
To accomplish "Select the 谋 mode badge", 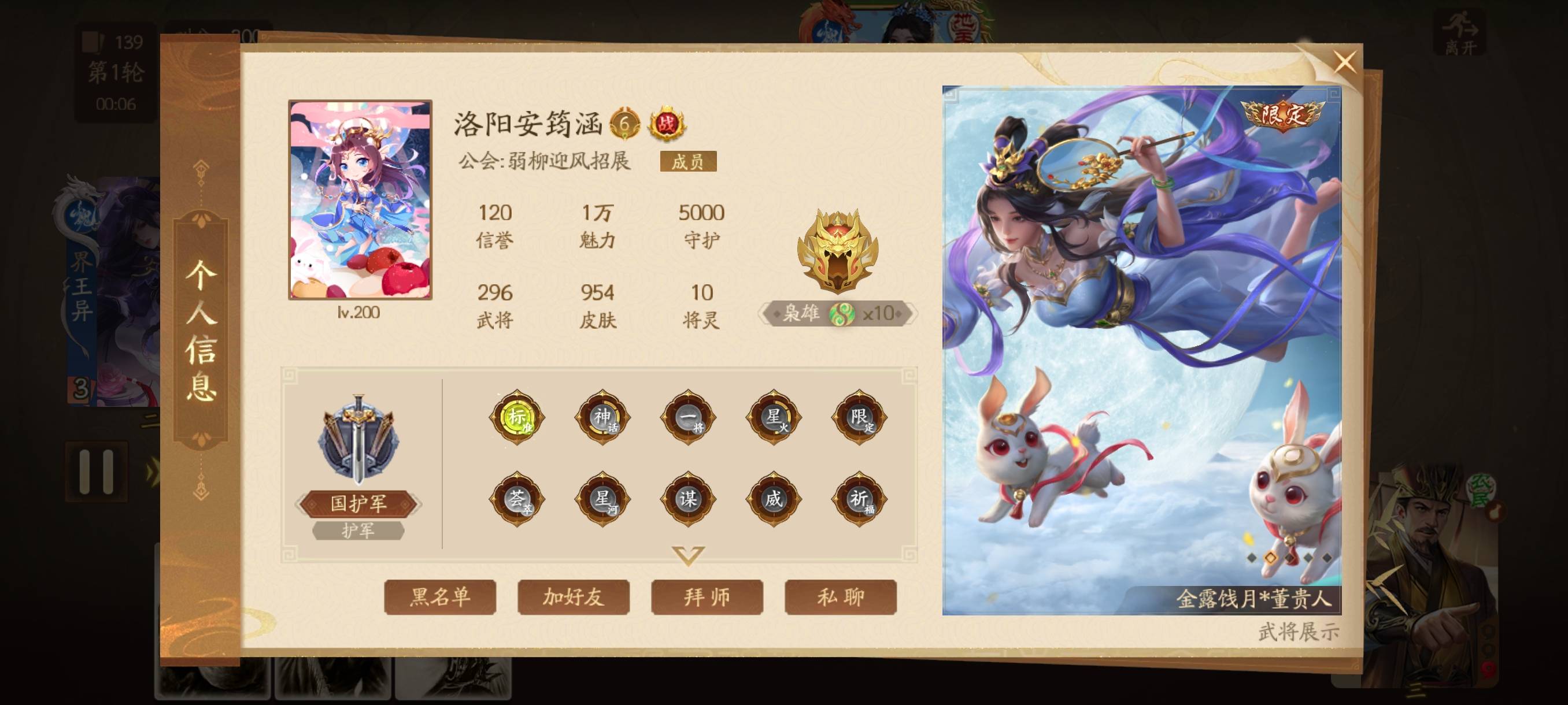I will point(688,499).
